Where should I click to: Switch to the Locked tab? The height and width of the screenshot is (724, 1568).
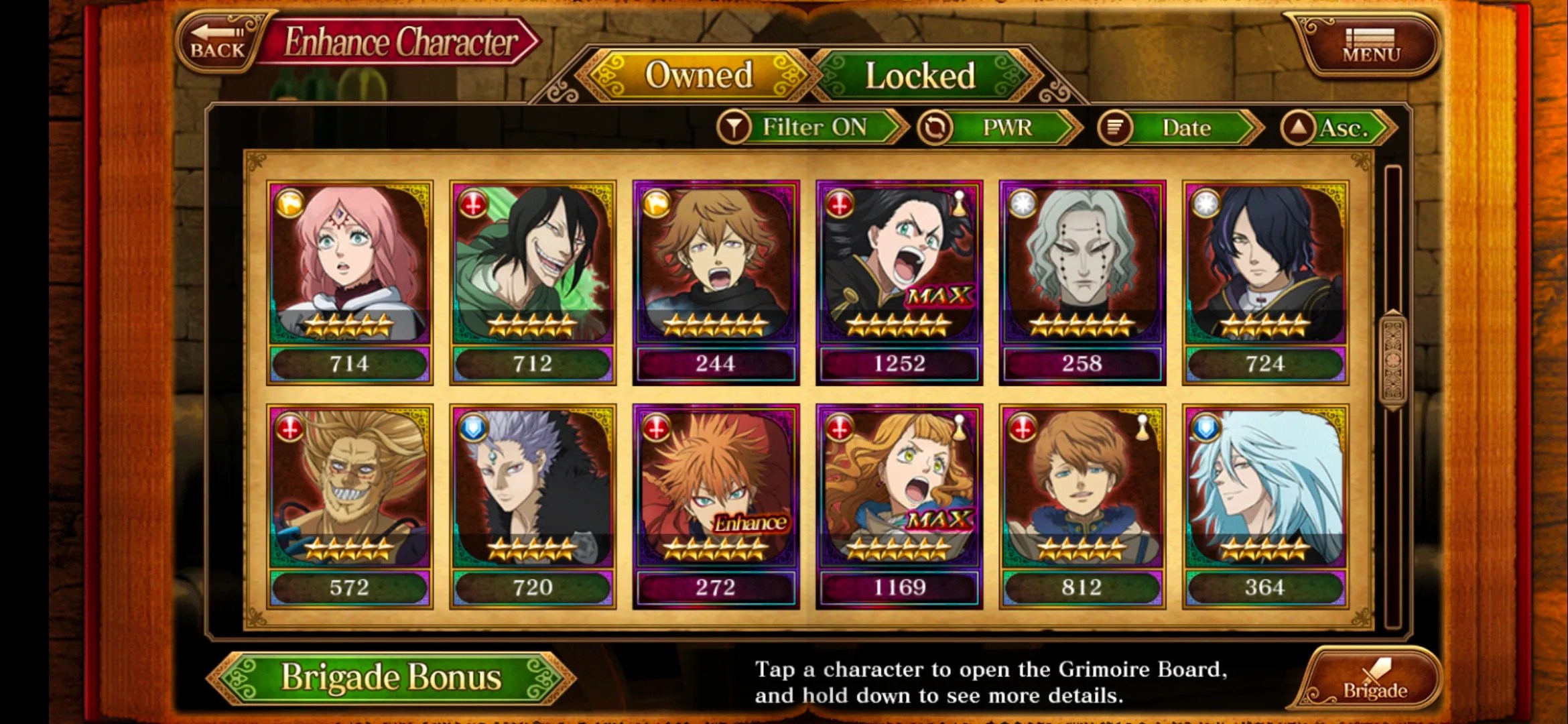[x=919, y=75]
